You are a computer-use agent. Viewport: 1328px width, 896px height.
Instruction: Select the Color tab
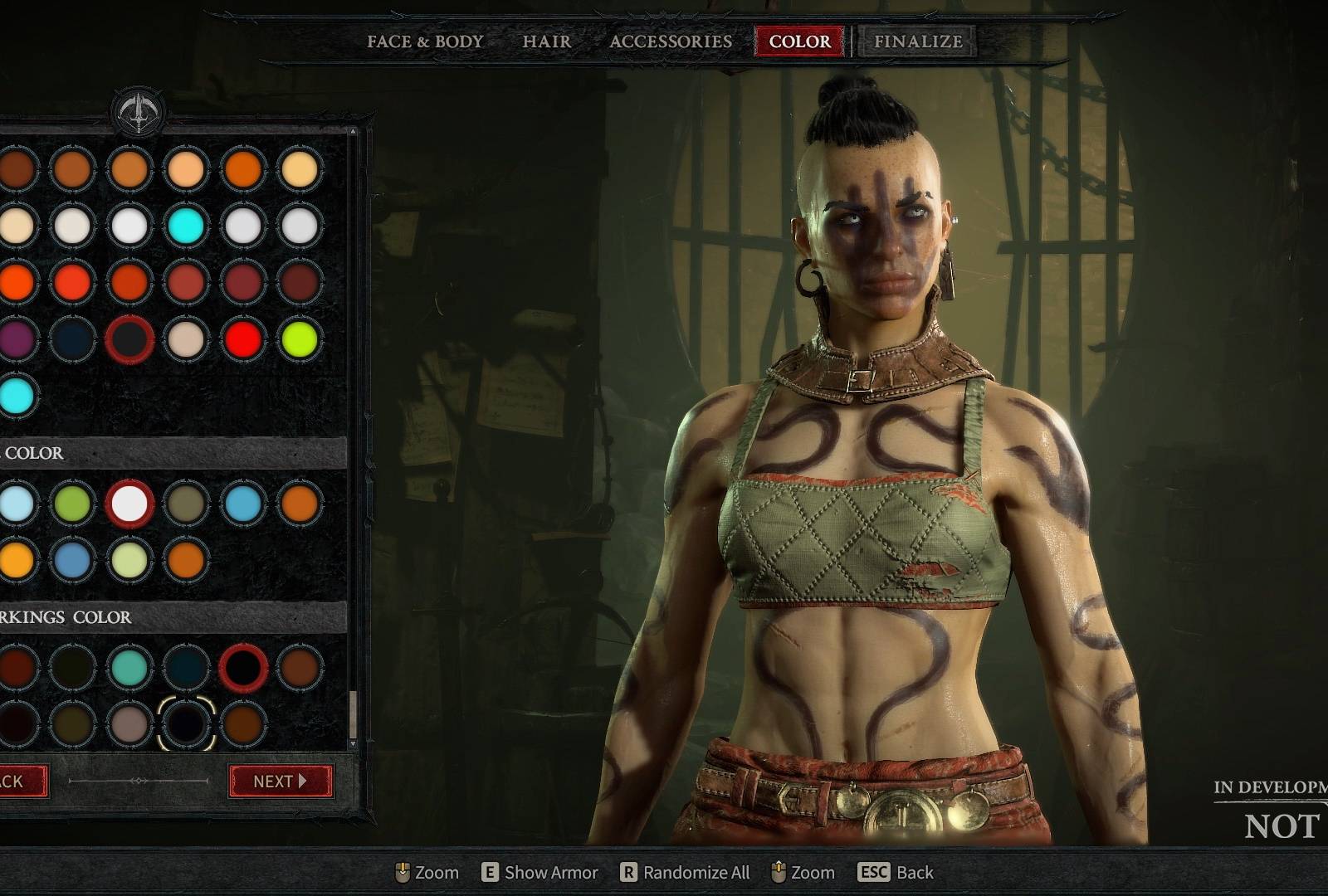[x=799, y=41]
